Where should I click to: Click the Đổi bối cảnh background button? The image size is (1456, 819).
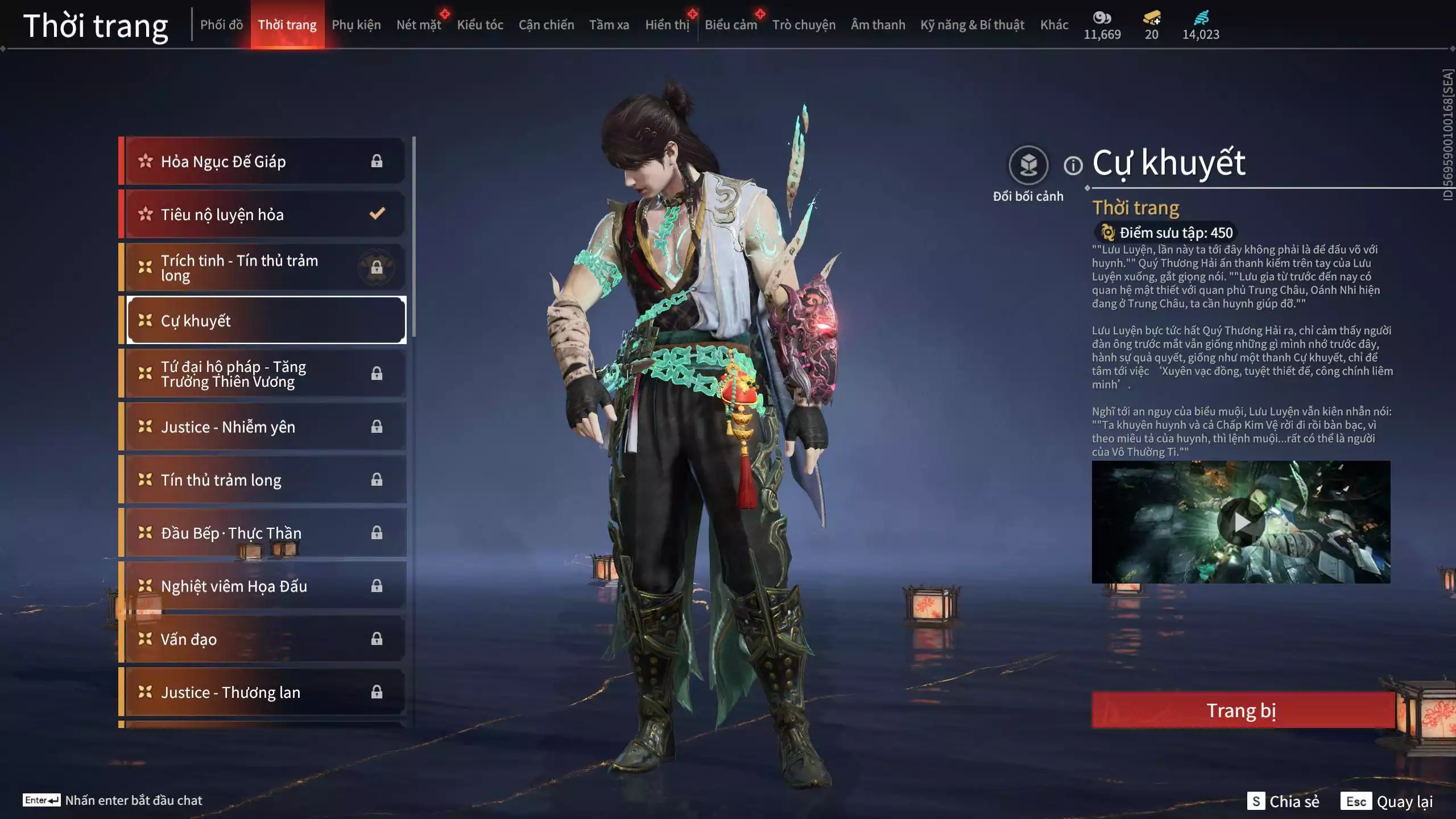[x=1028, y=166]
